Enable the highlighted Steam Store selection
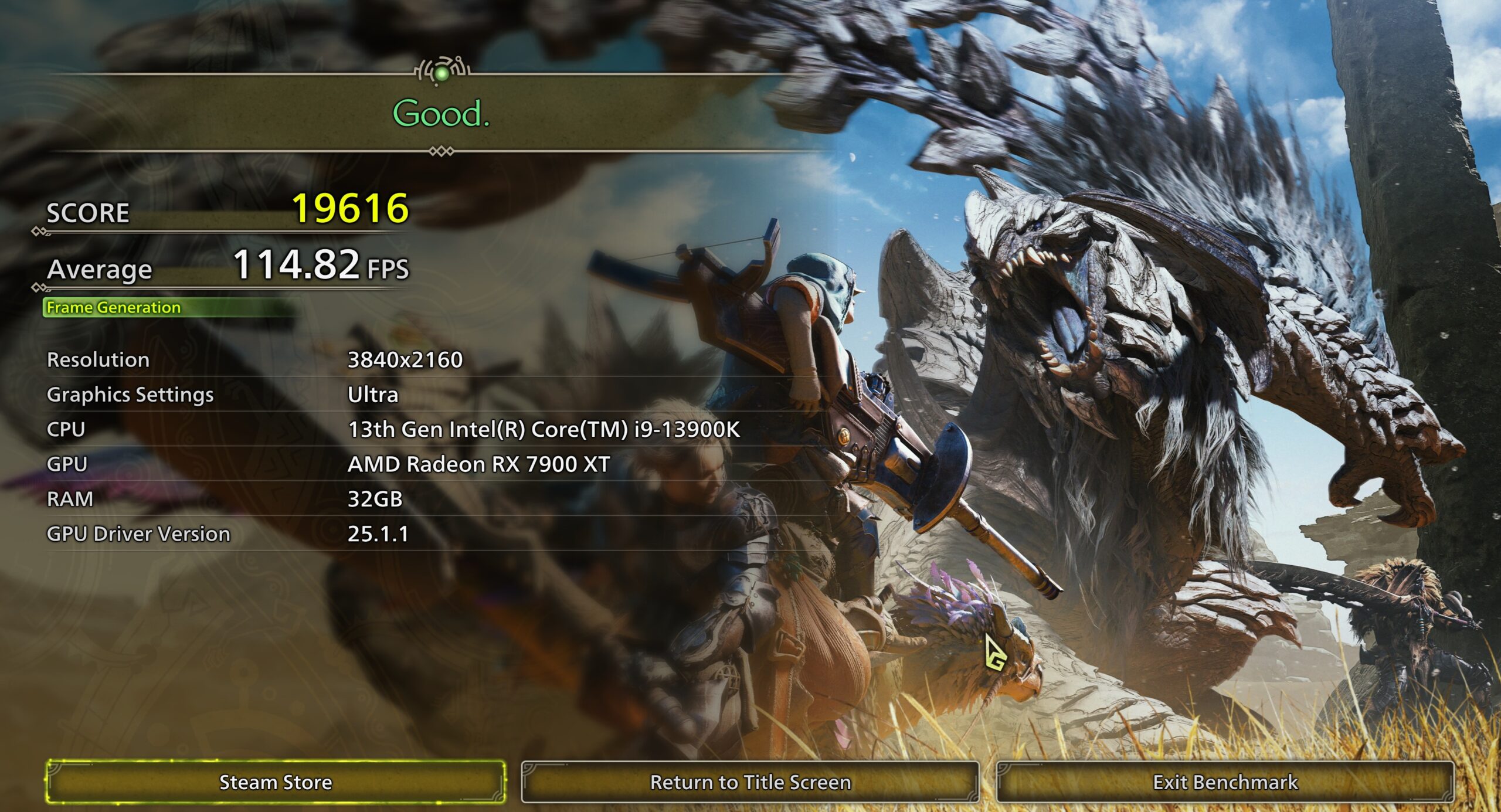The image size is (1501, 812). click(275, 781)
